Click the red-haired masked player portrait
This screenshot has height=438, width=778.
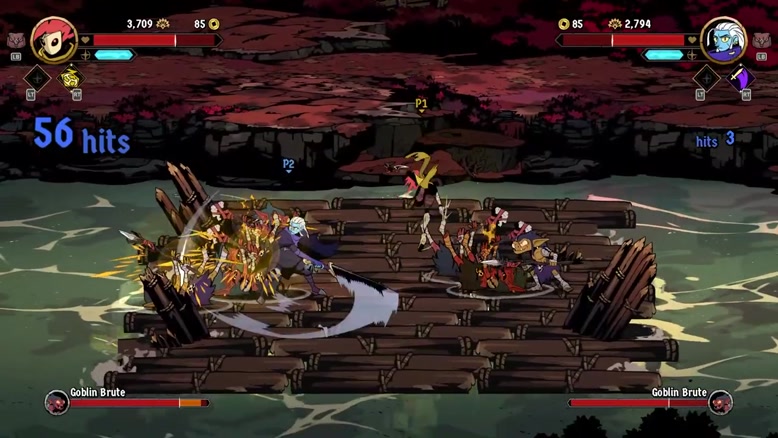(x=54, y=40)
